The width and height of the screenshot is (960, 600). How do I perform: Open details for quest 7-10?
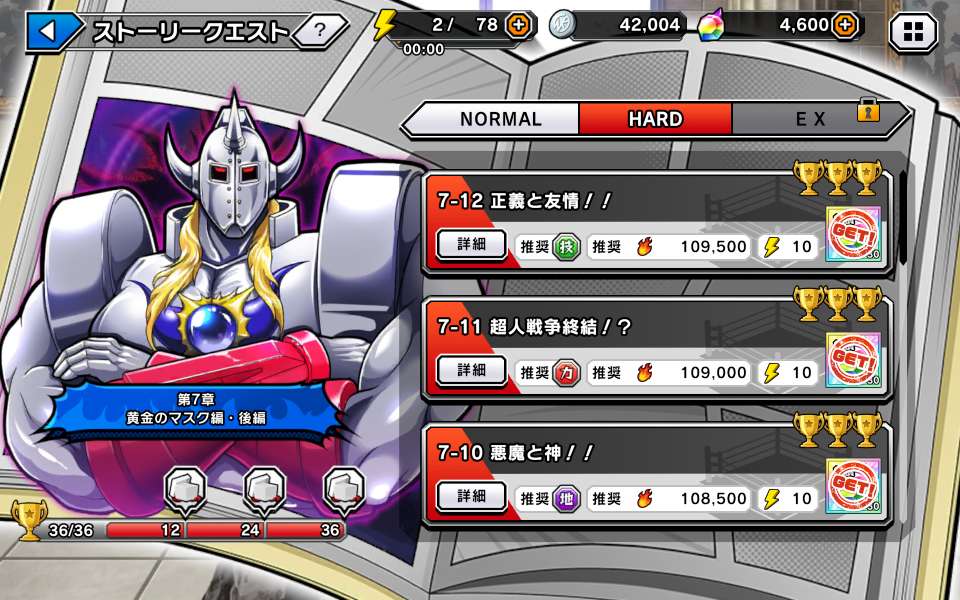pyautogui.click(x=472, y=497)
